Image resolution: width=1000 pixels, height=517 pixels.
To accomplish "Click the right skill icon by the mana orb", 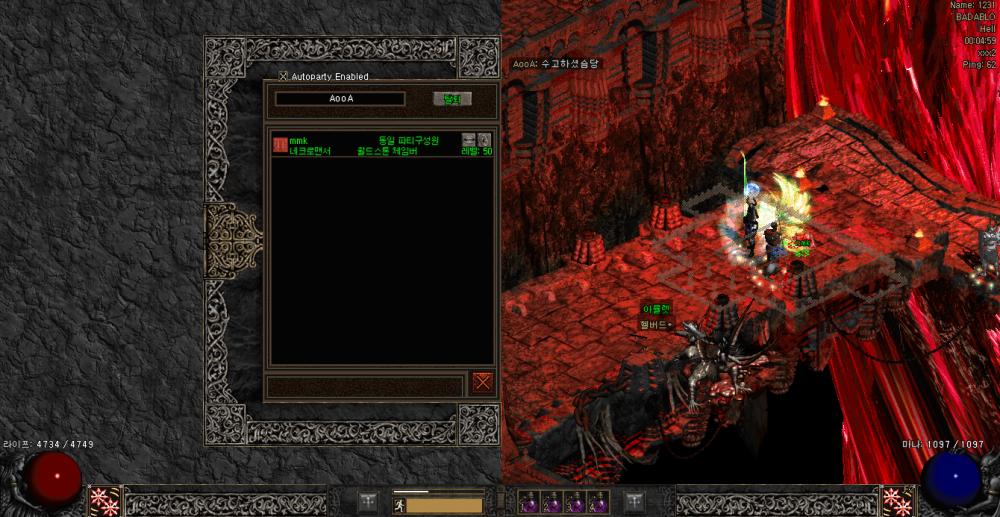I will pos(896,501).
